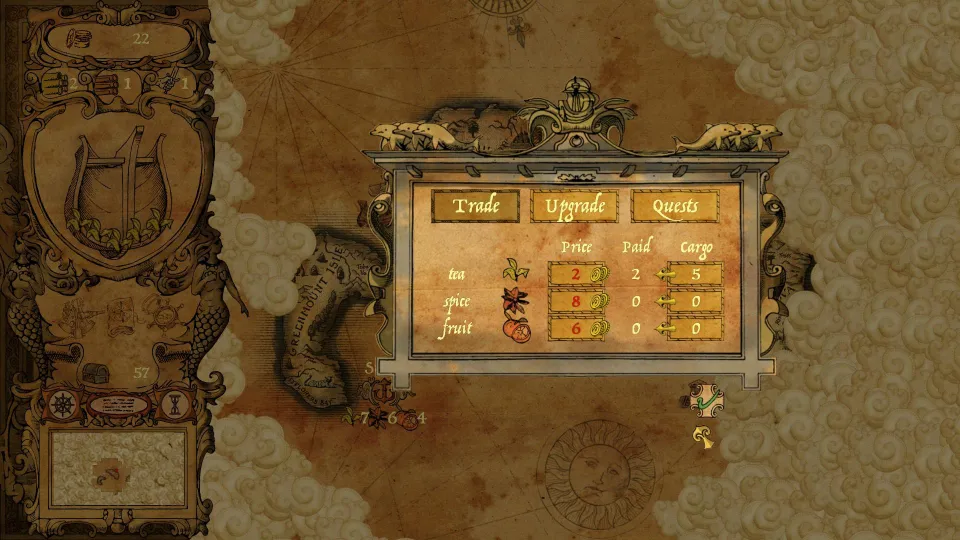Viewport: 960px width, 540px height.
Task: Click the spice cargo box
Action: pyautogui.click(x=694, y=301)
